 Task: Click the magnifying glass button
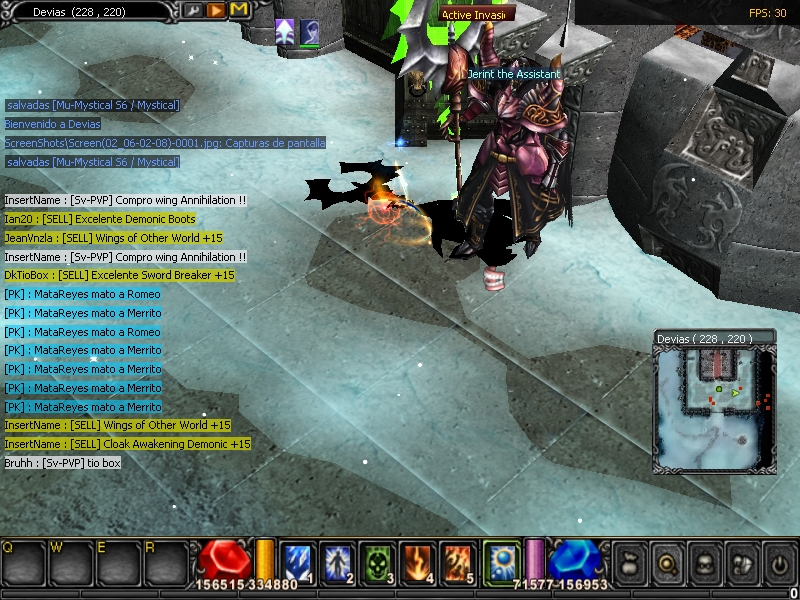coord(665,563)
